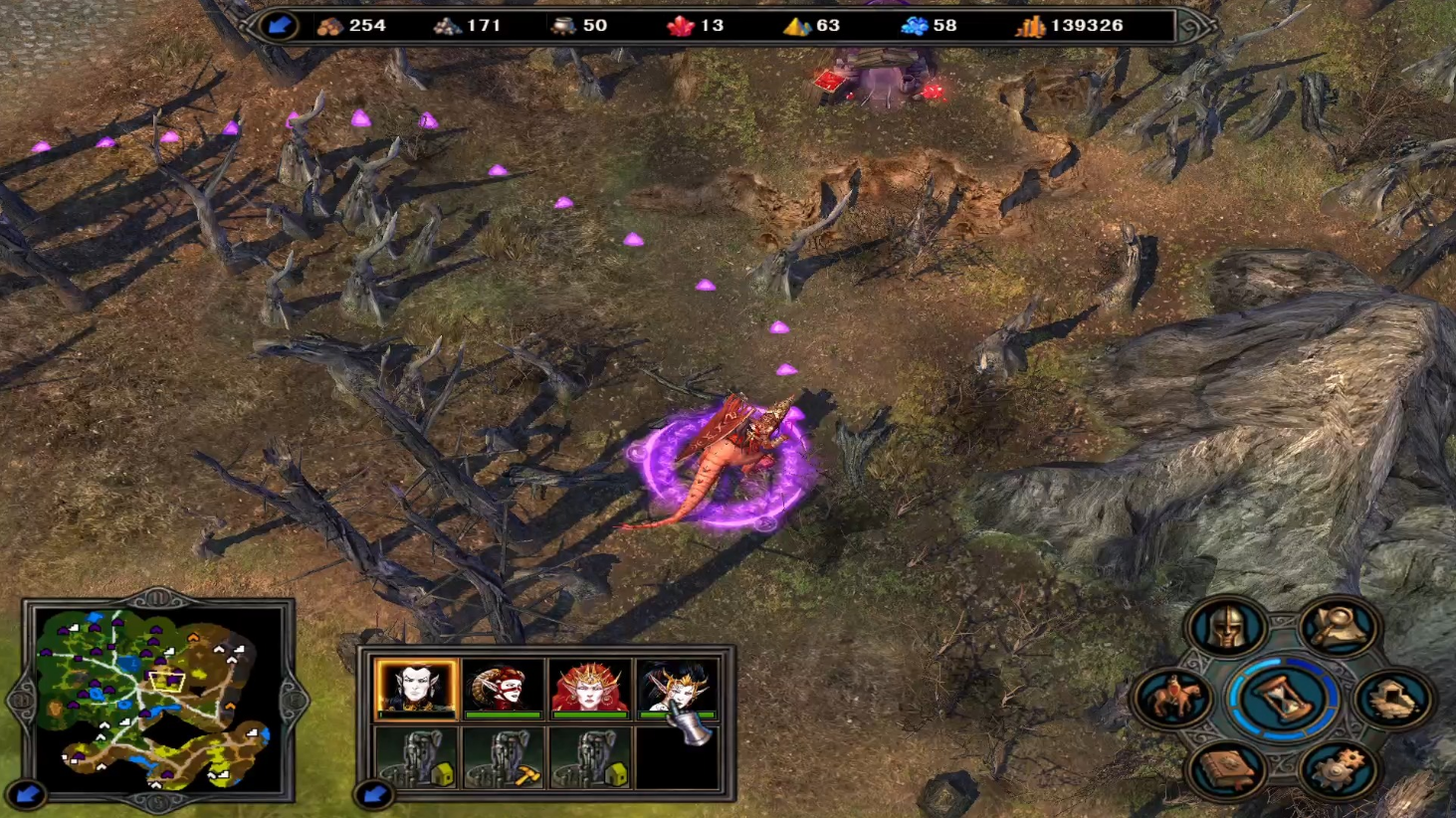Choose the red-haired crowned hero portrait
Viewport: 1456px width, 818px height.
(x=589, y=687)
